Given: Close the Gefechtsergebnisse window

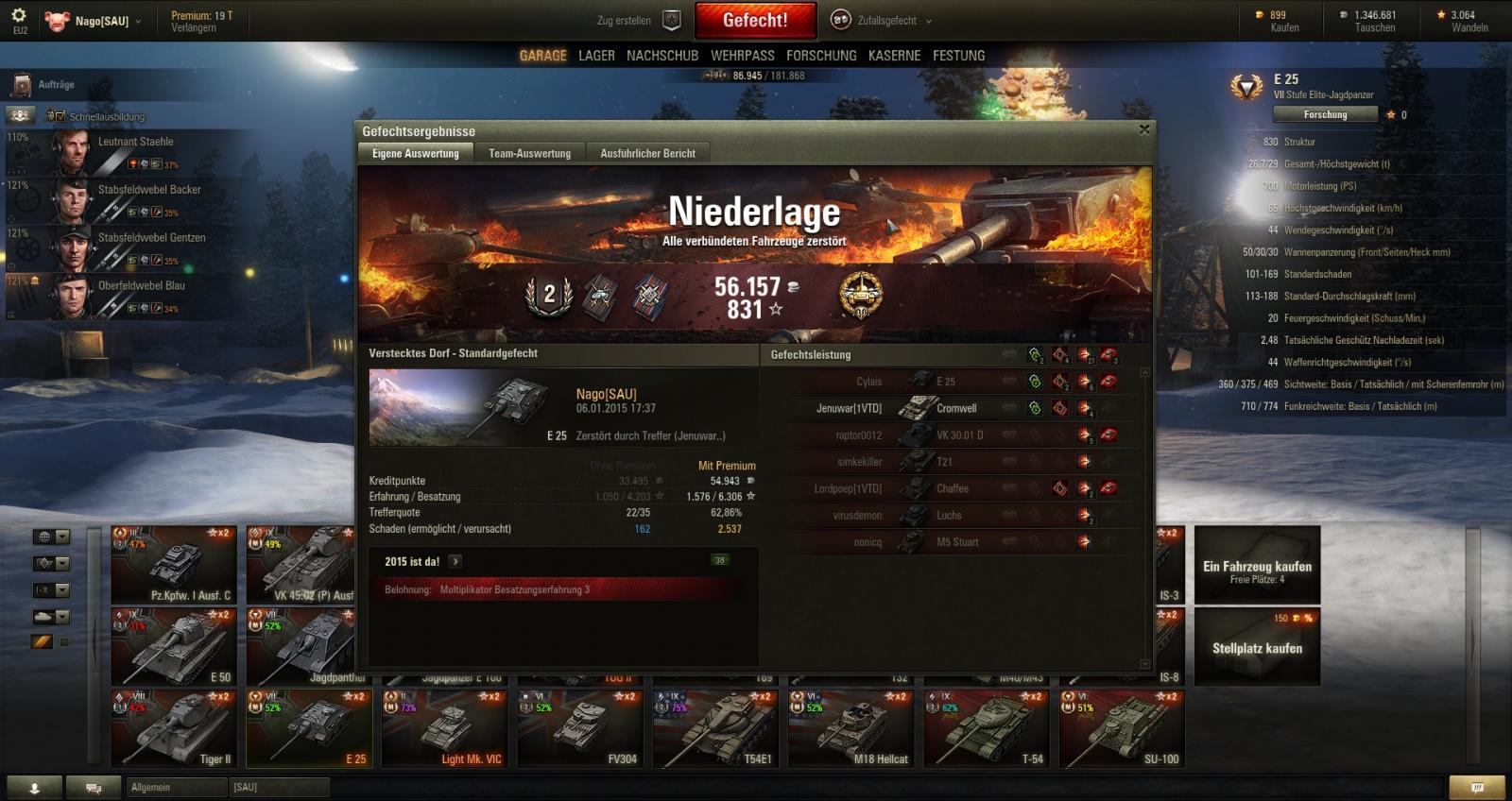Looking at the screenshot, I should click(1144, 129).
